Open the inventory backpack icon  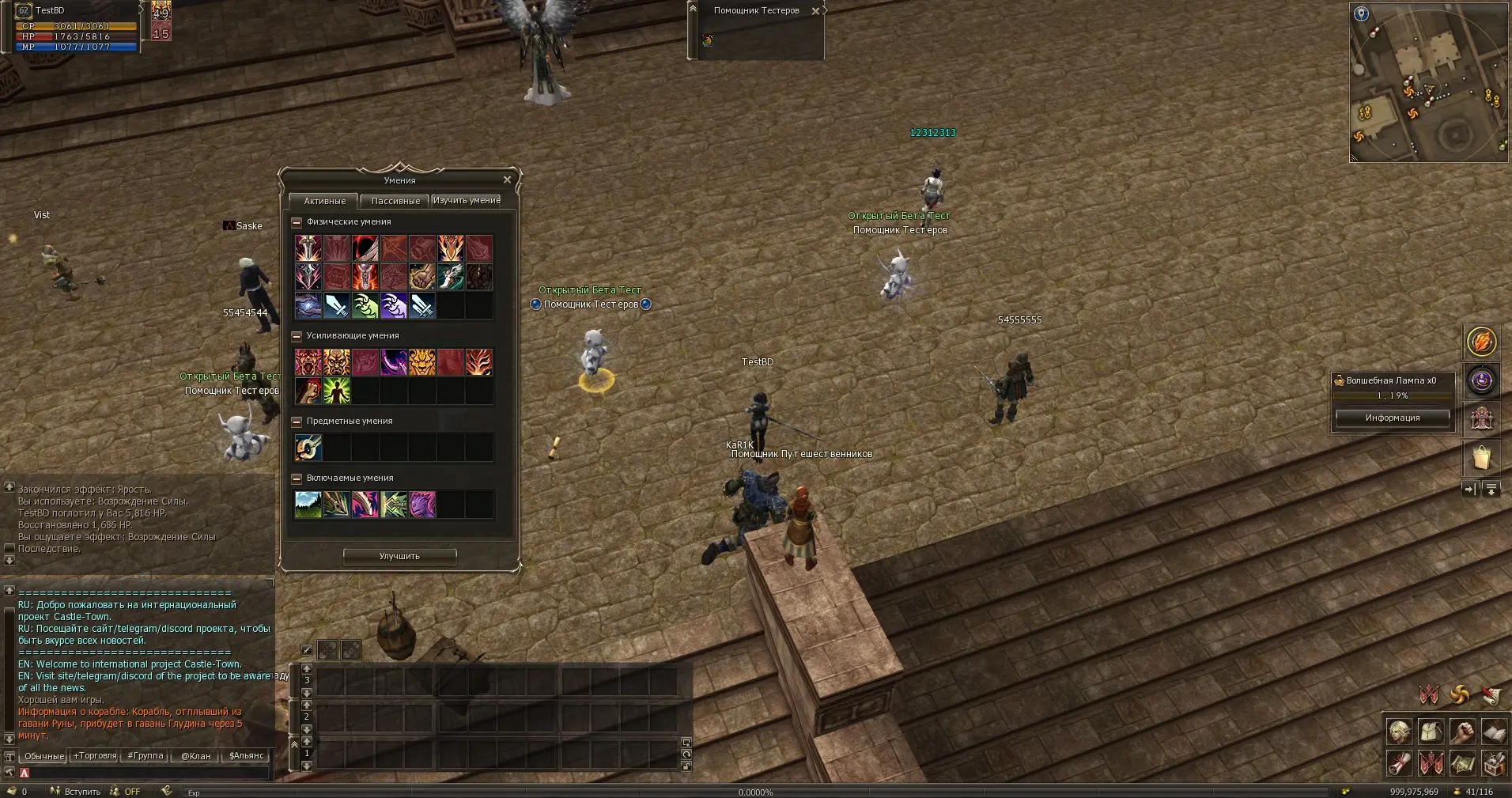pyautogui.click(x=1431, y=732)
